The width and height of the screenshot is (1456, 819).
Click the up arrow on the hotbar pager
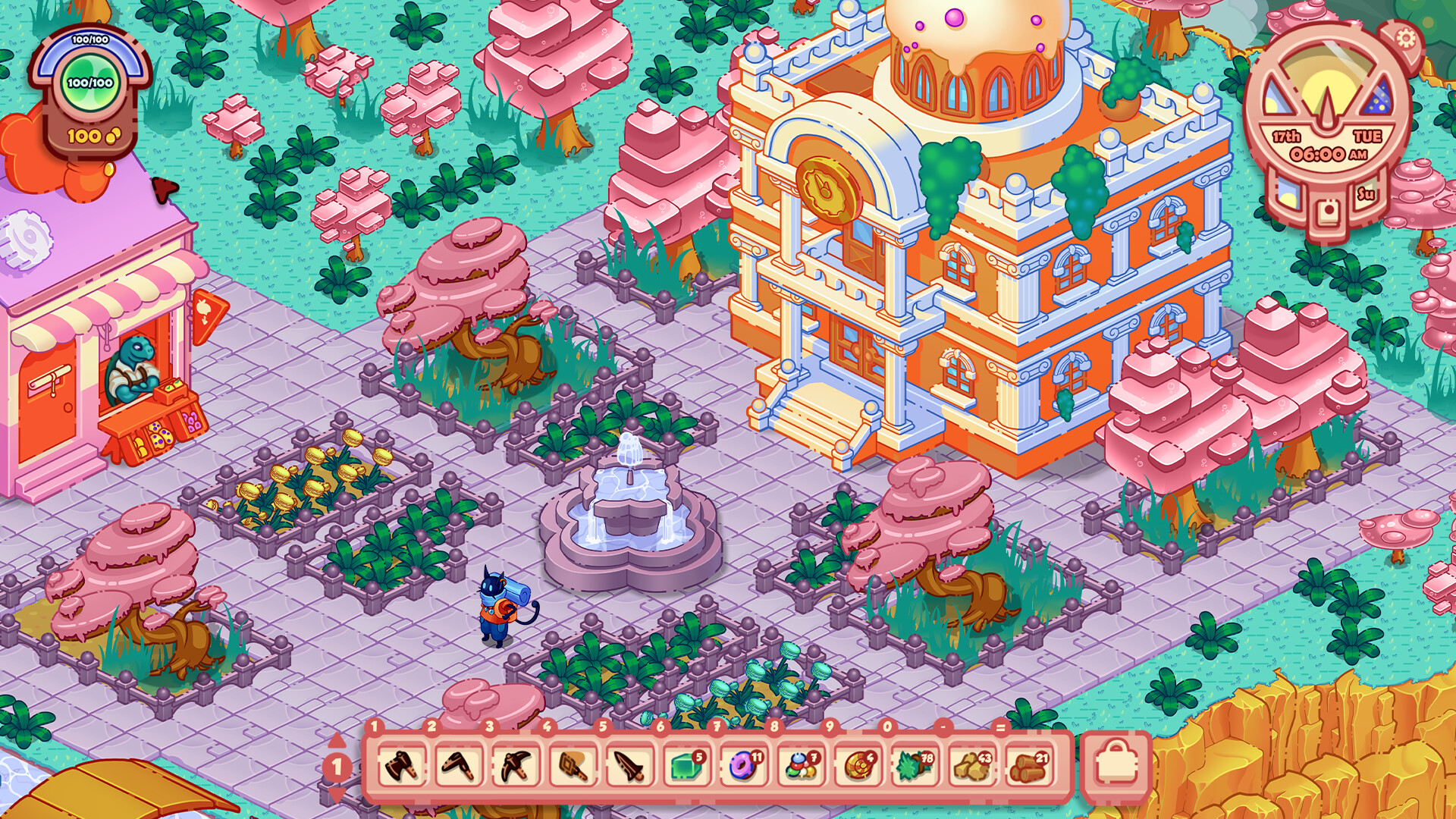tap(337, 739)
